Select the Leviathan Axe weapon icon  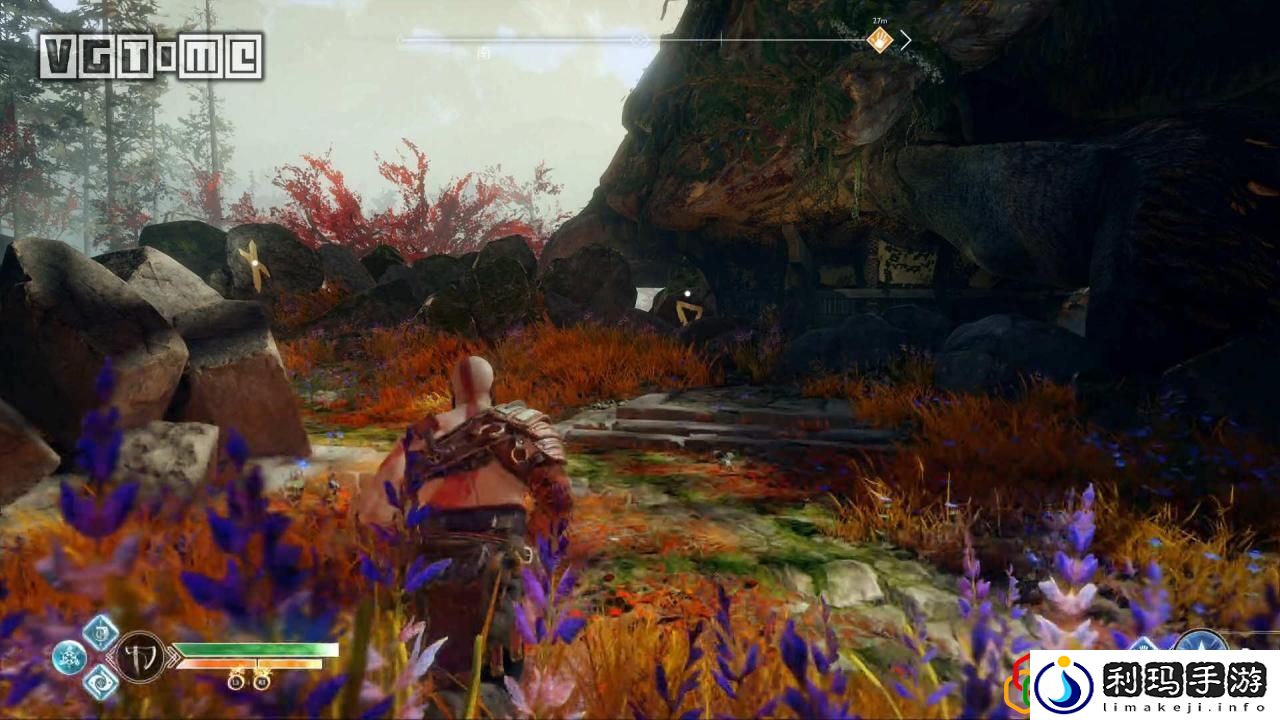[x=140, y=656]
